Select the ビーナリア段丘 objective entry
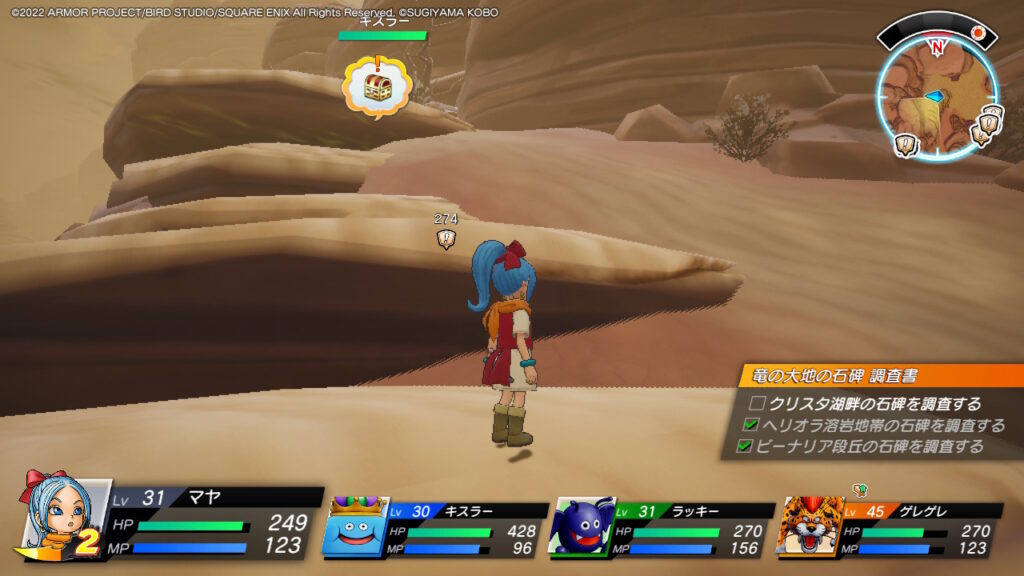The width and height of the screenshot is (1024, 576). 868,446
